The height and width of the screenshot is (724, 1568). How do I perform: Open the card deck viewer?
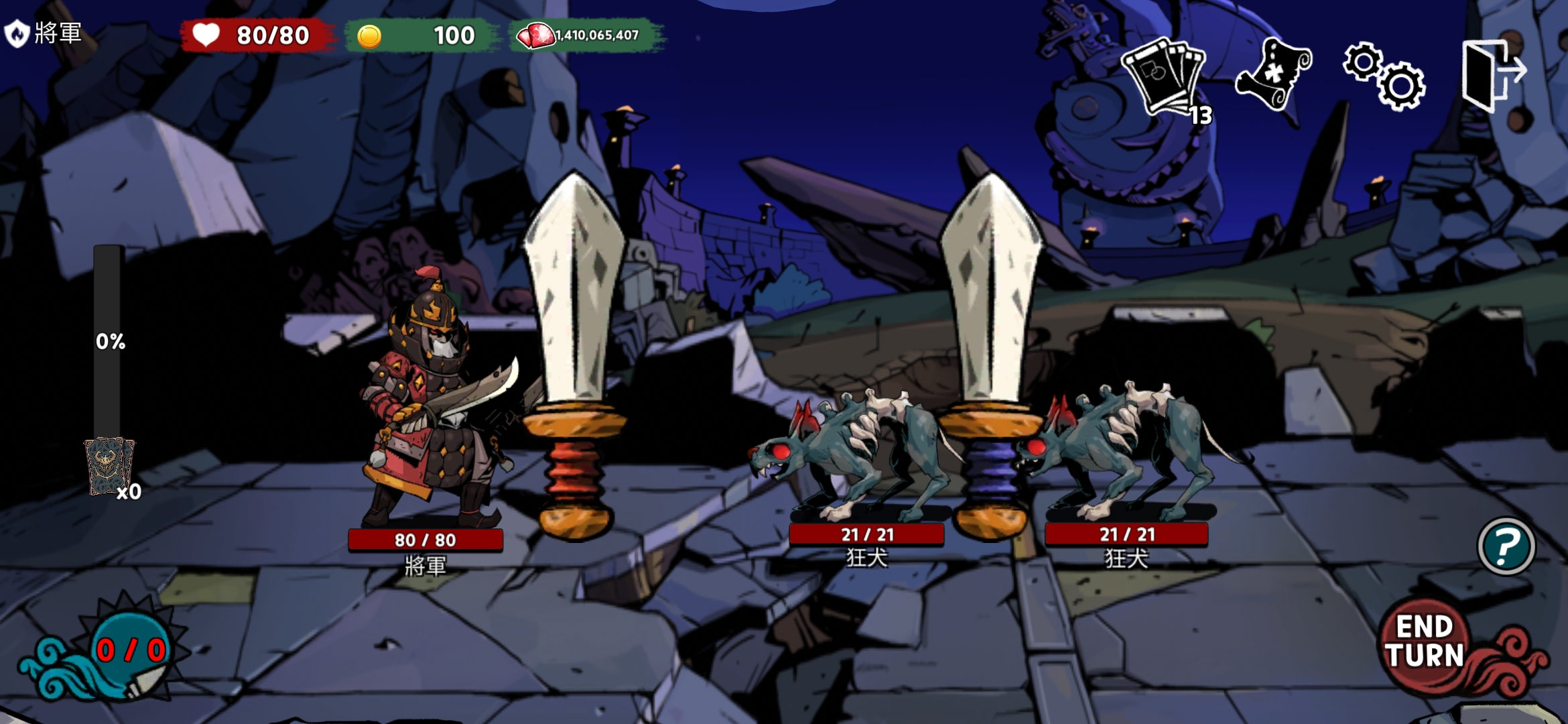(x=1166, y=78)
